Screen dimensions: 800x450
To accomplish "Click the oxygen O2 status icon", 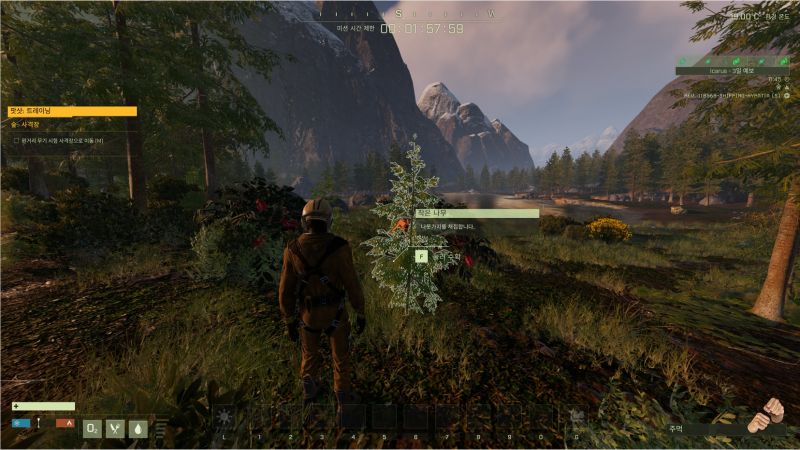I will click(92, 428).
